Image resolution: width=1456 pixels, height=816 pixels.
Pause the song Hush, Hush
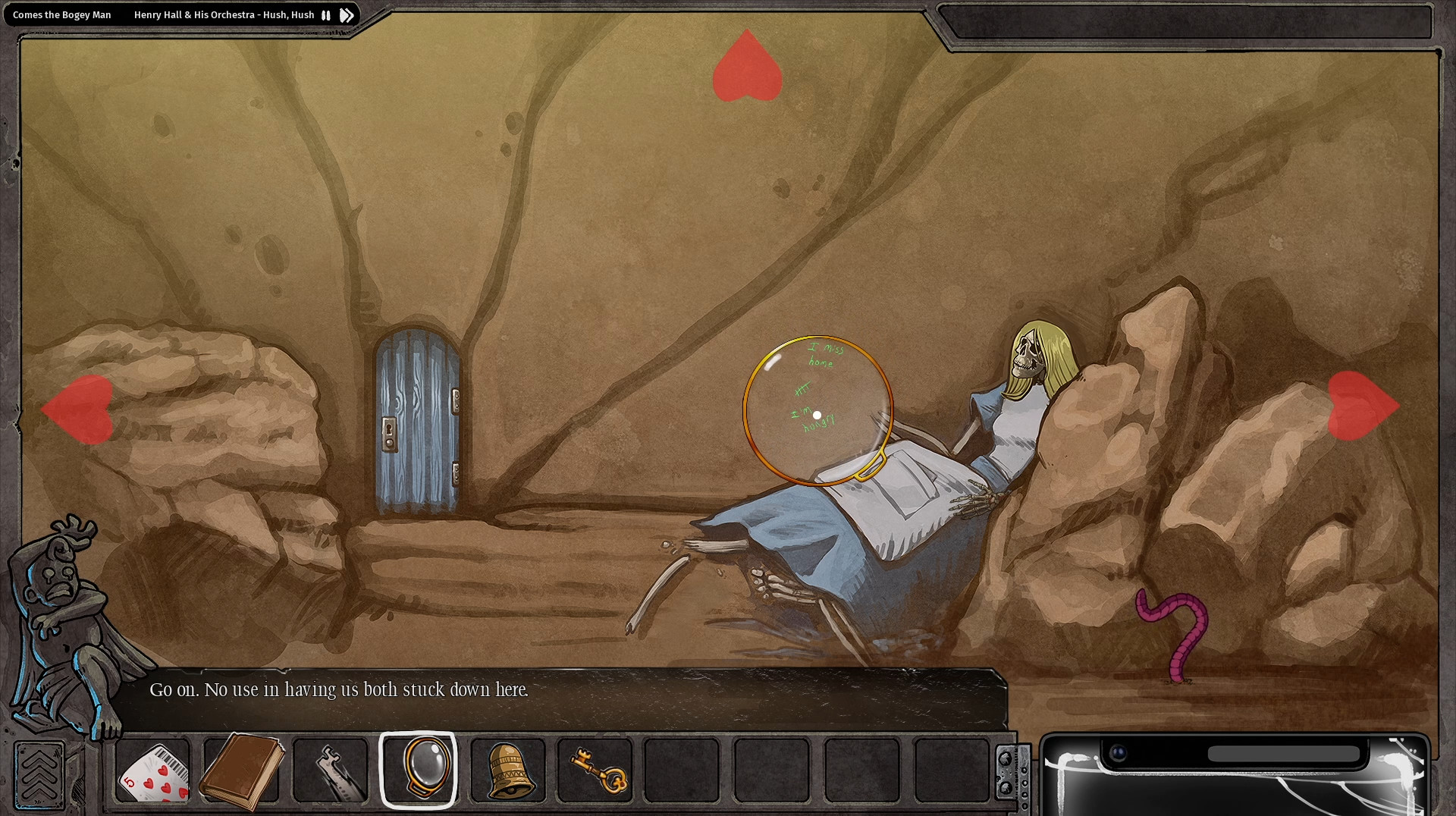325,14
